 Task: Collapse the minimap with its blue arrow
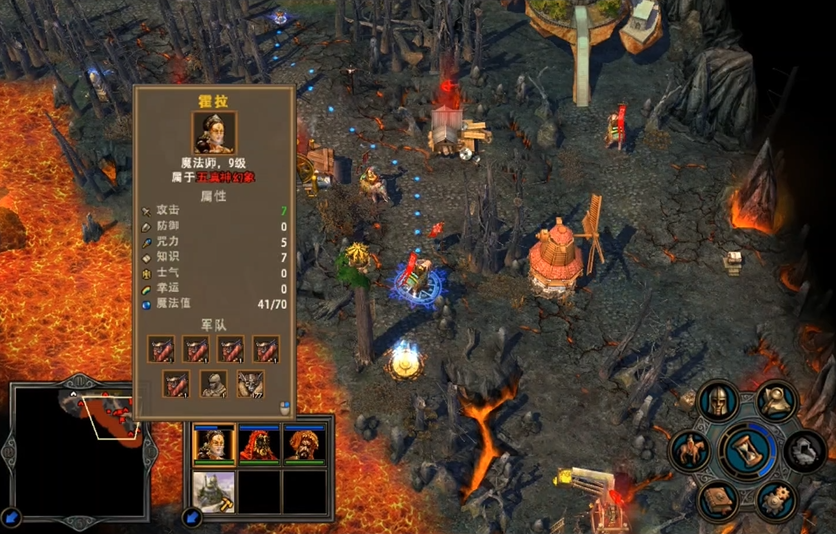coord(11,517)
